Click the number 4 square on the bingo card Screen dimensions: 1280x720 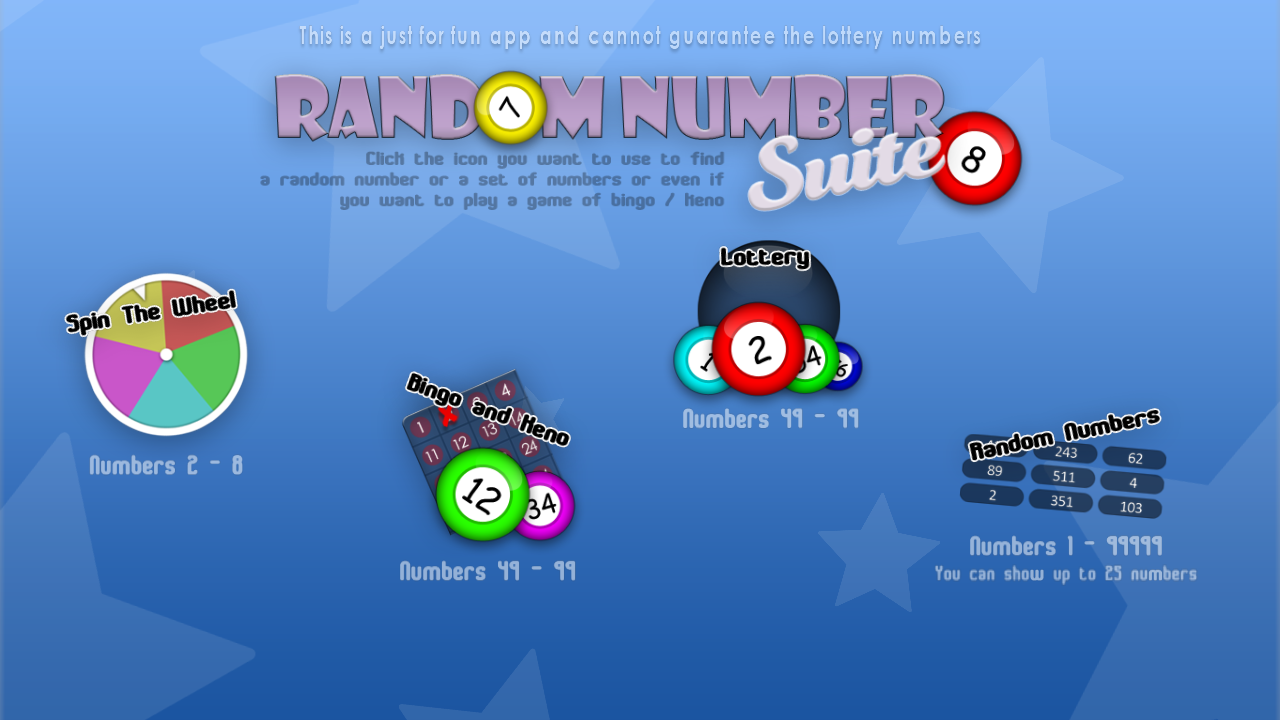(x=506, y=389)
